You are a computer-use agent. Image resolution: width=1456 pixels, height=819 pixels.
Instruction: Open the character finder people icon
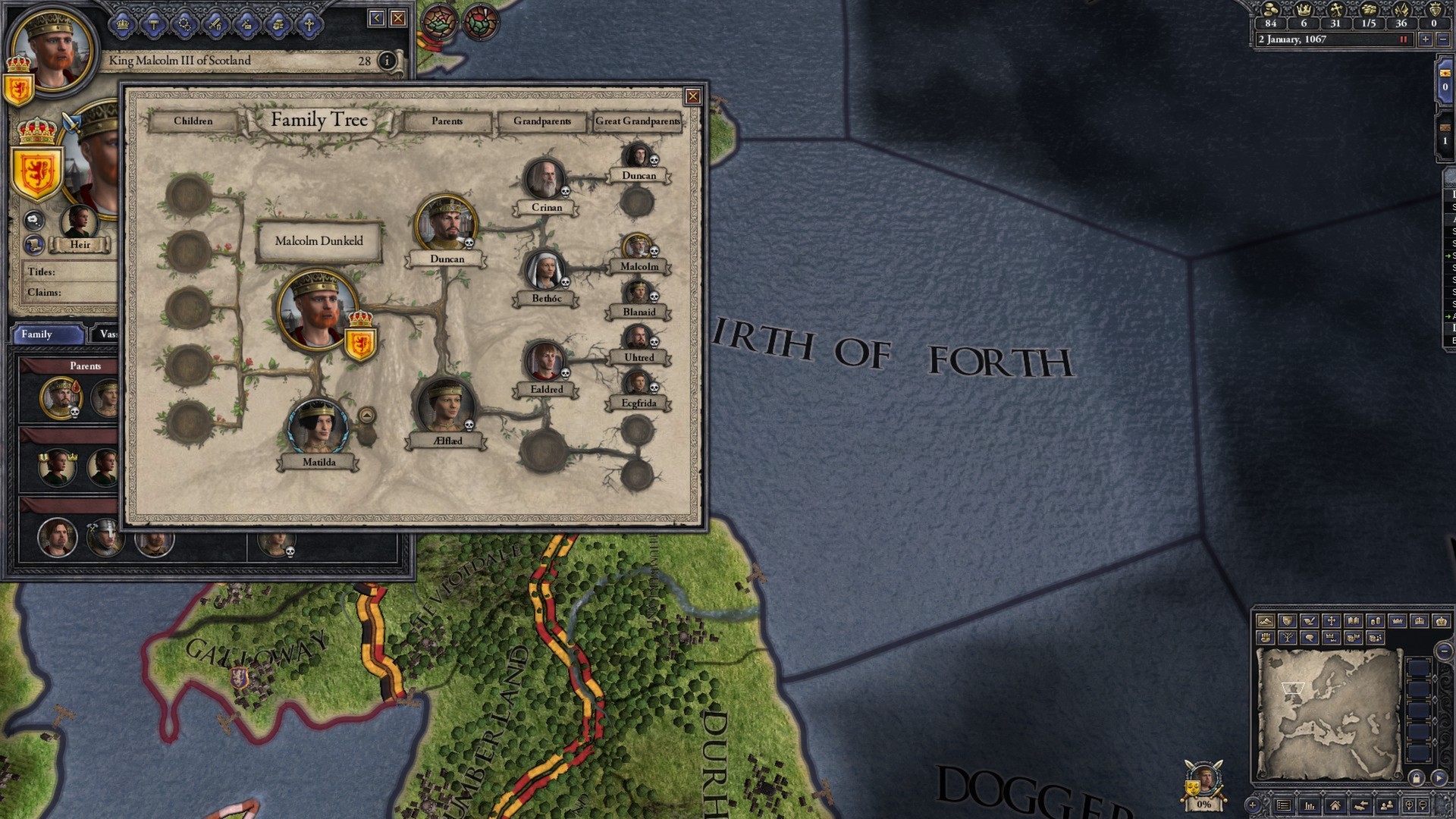tap(1385, 807)
